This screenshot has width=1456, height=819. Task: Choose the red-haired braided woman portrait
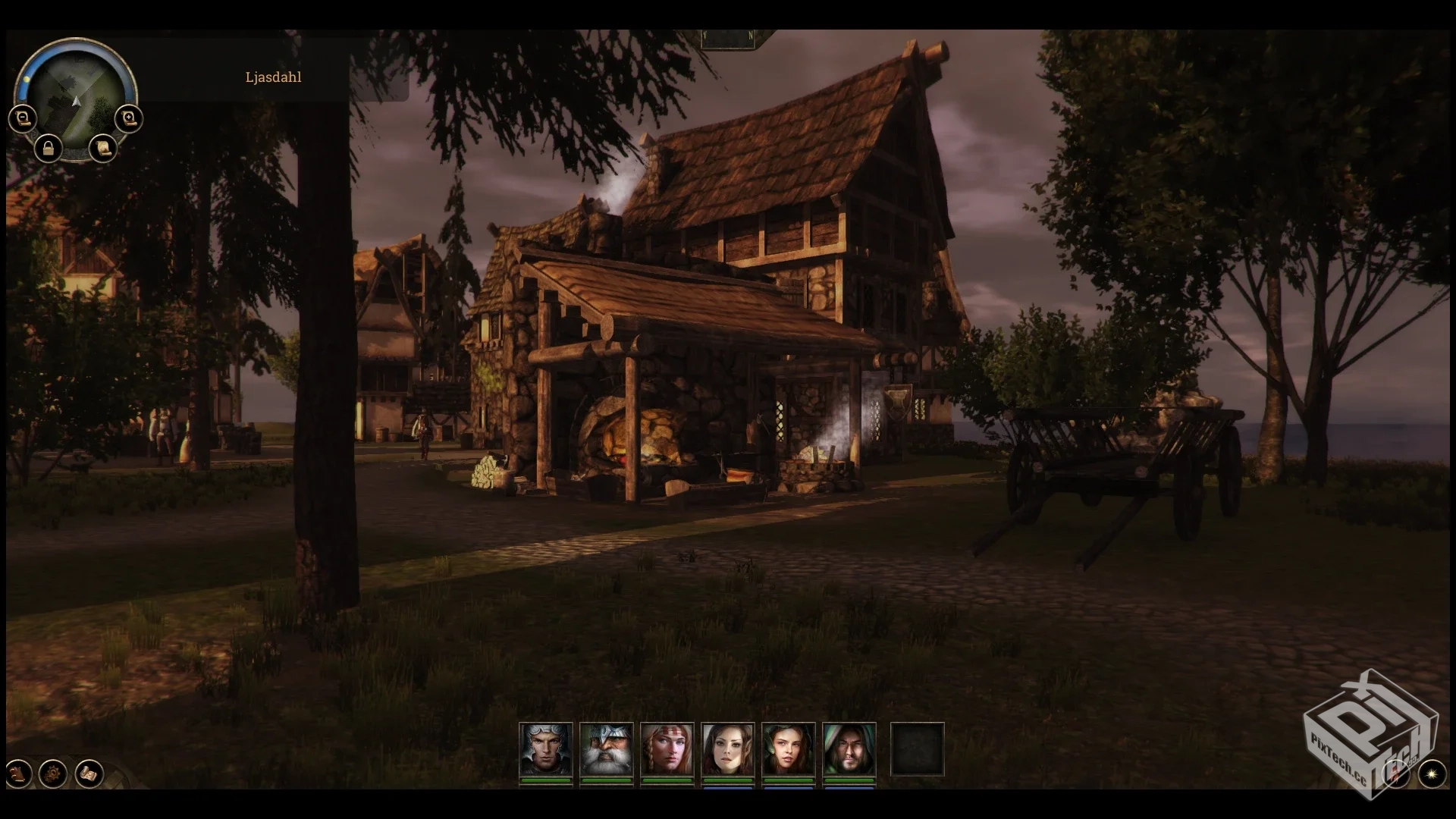(667, 749)
